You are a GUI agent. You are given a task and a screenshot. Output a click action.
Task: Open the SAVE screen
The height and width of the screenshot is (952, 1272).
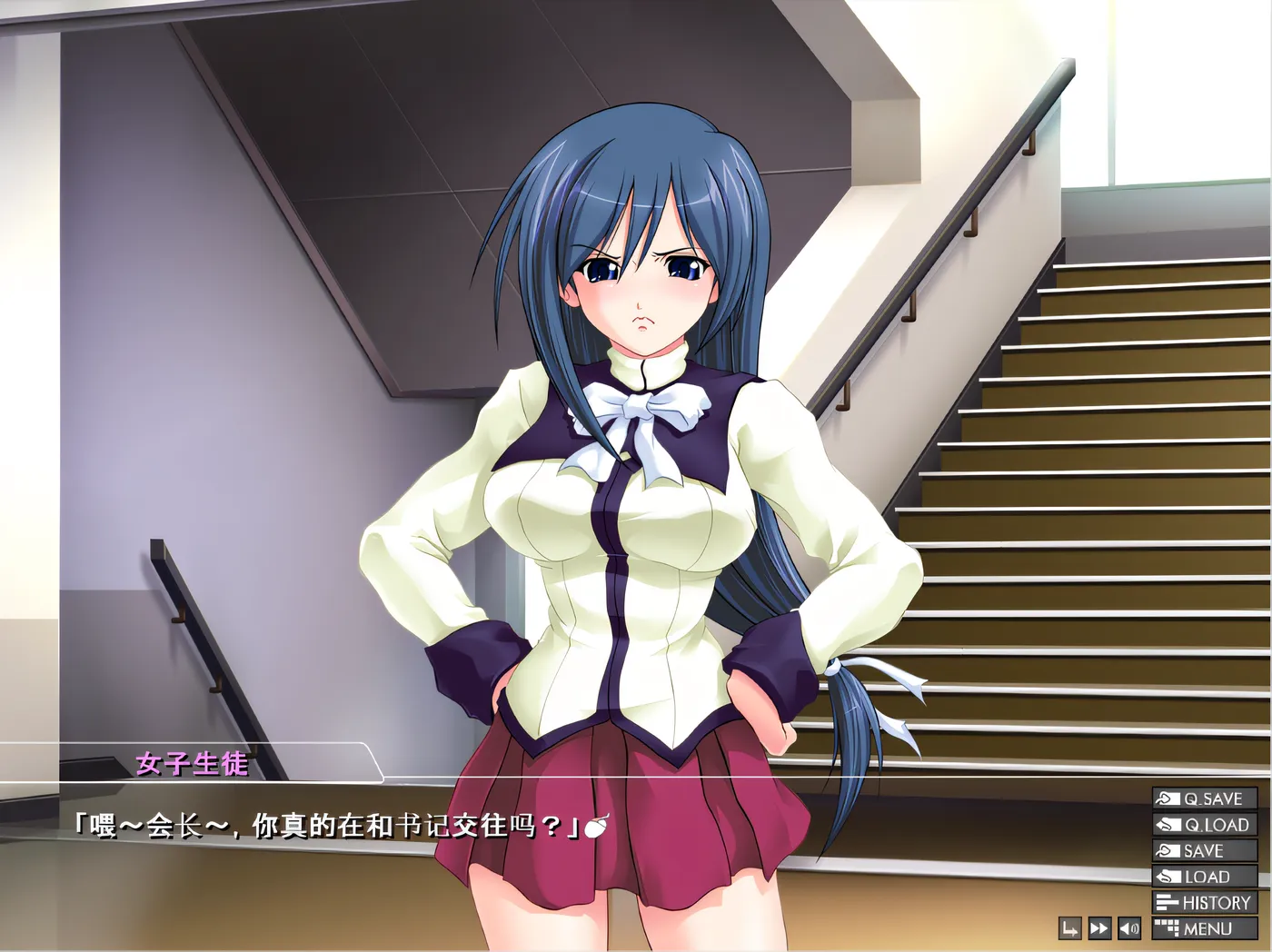tap(1205, 851)
